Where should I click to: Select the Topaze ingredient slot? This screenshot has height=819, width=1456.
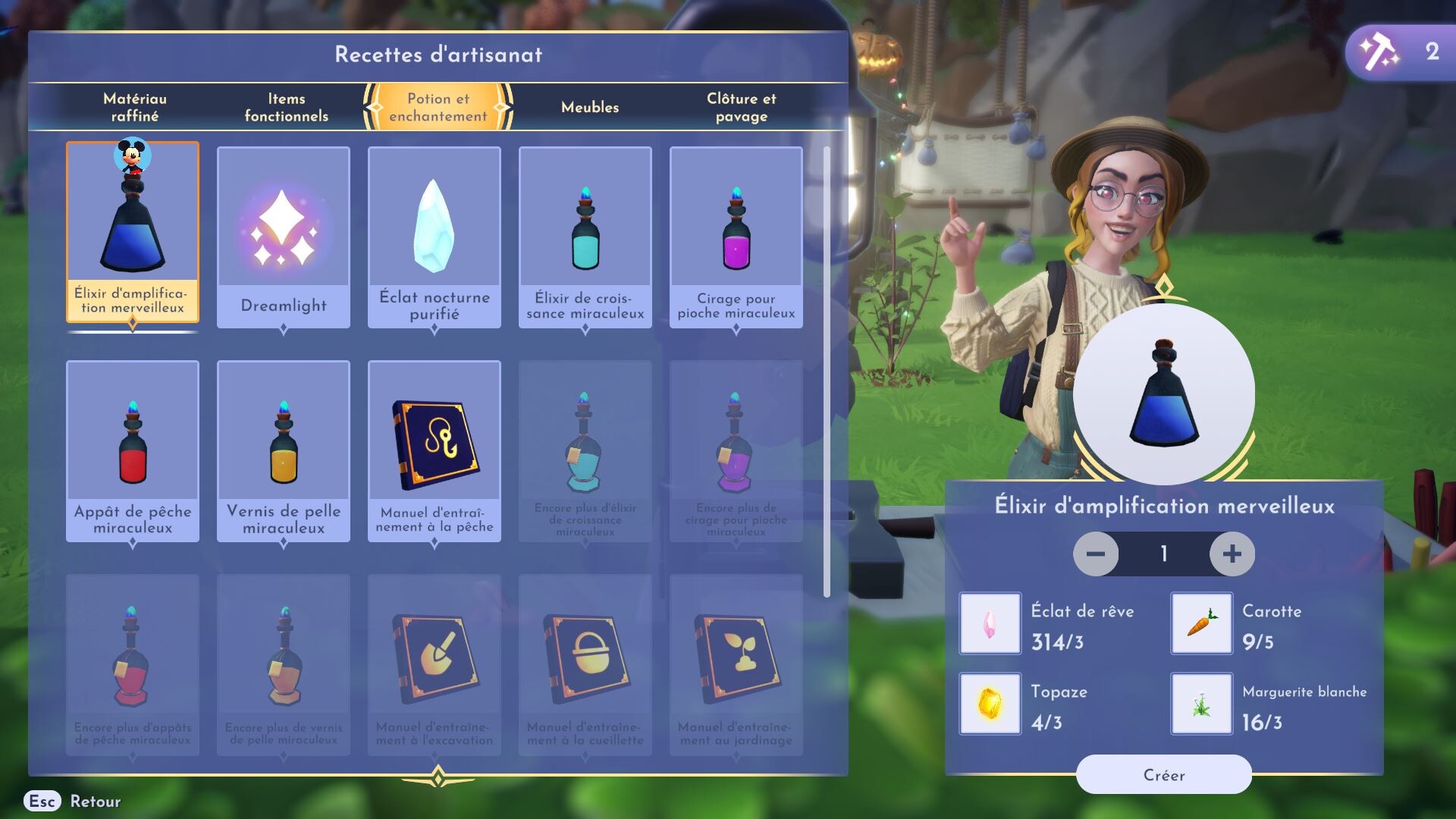click(990, 704)
